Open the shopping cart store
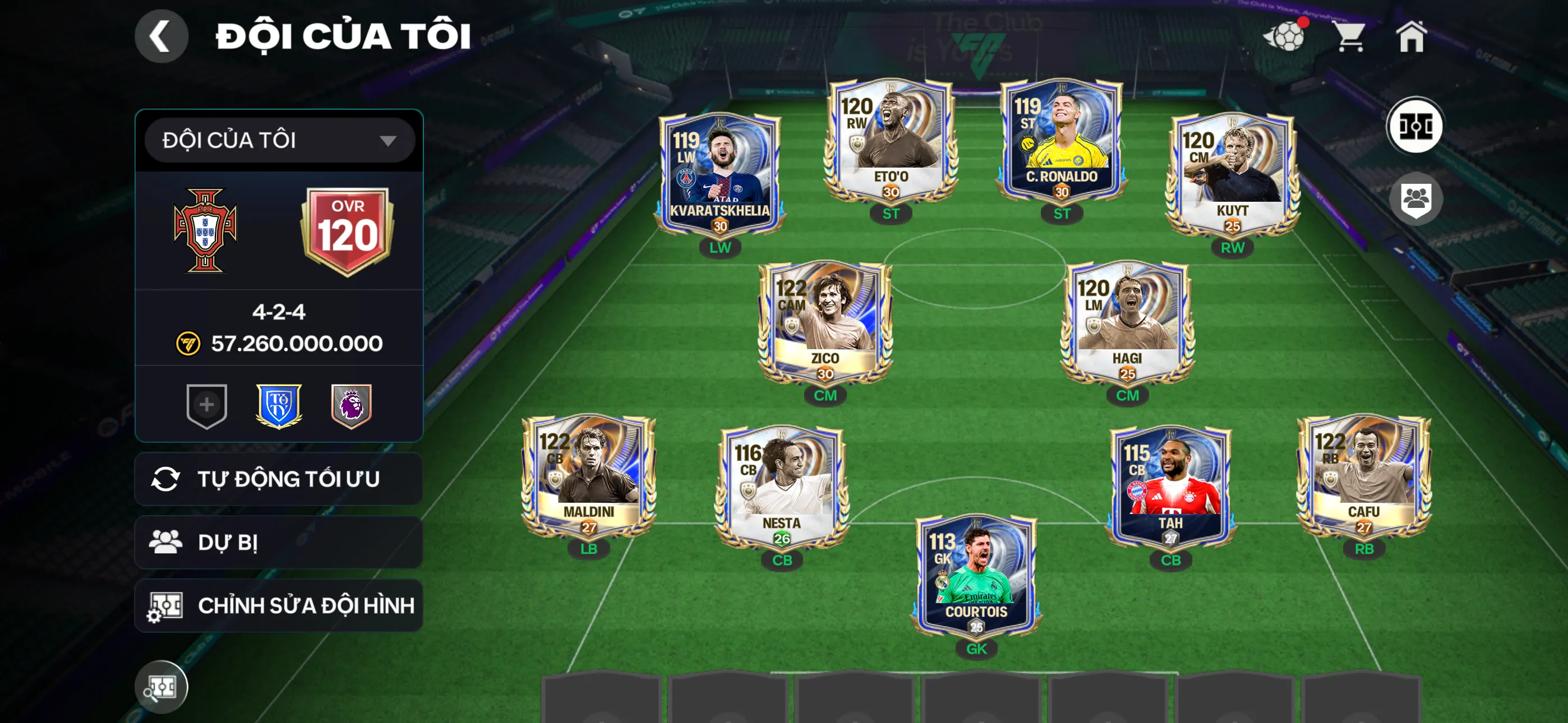1568x723 pixels. point(1353,38)
